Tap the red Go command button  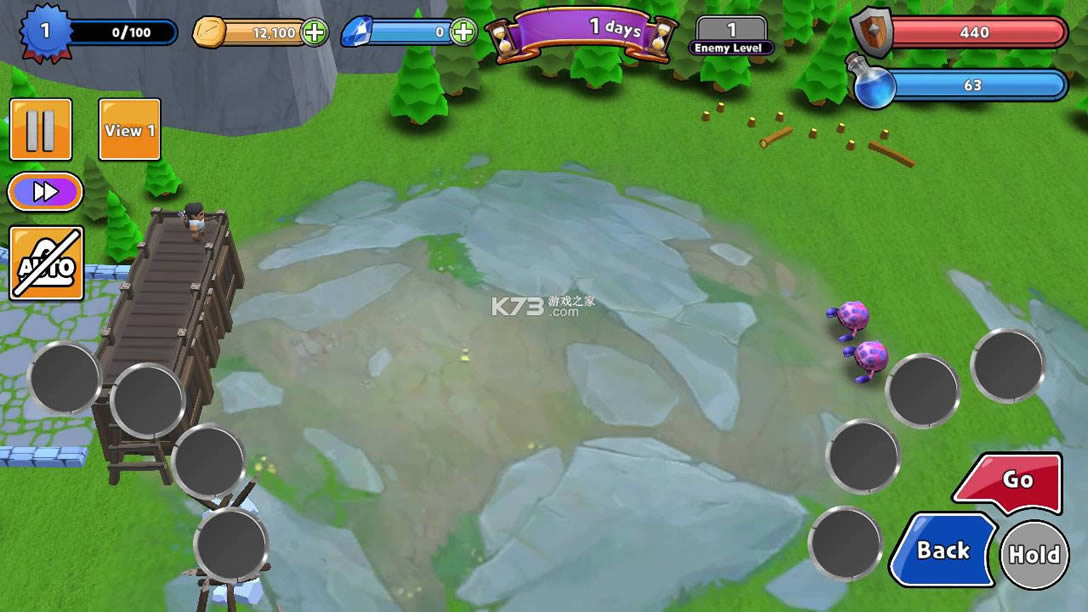(1010, 482)
